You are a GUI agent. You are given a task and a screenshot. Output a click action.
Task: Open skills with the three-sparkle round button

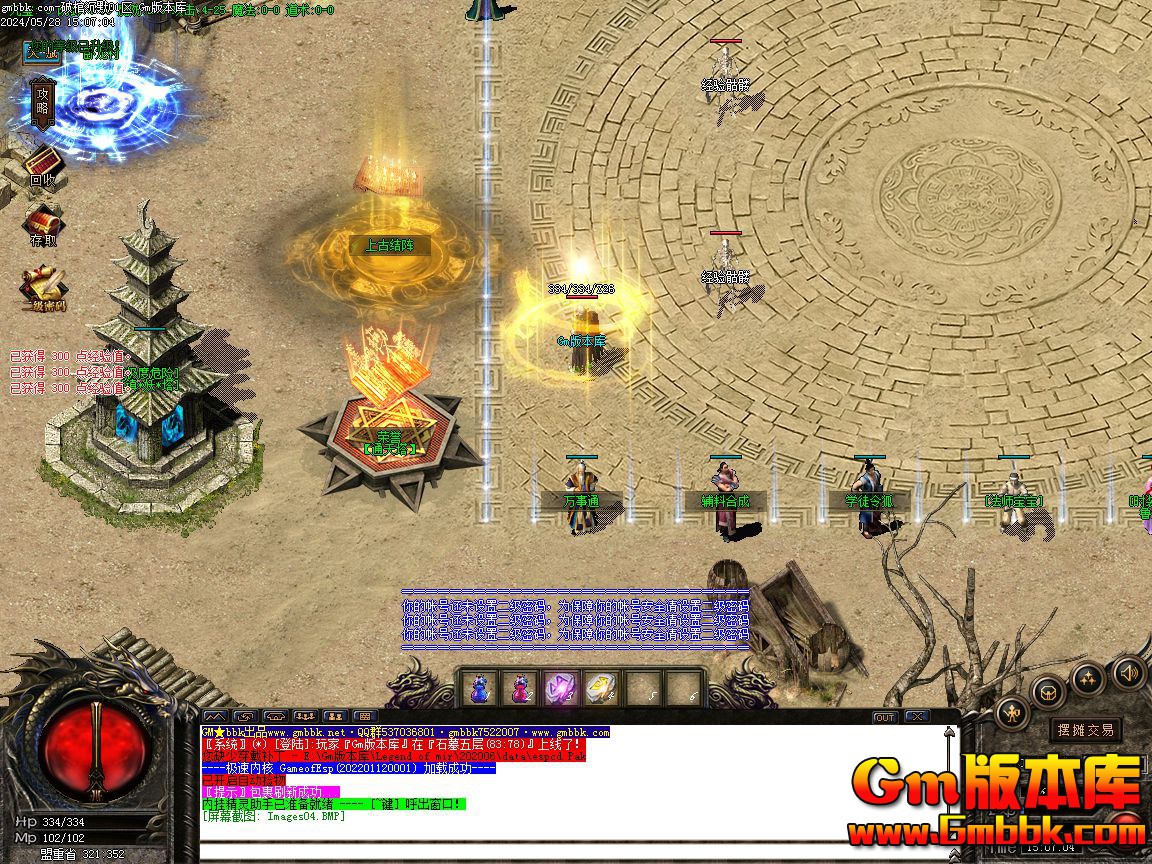pyautogui.click(x=1087, y=678)
